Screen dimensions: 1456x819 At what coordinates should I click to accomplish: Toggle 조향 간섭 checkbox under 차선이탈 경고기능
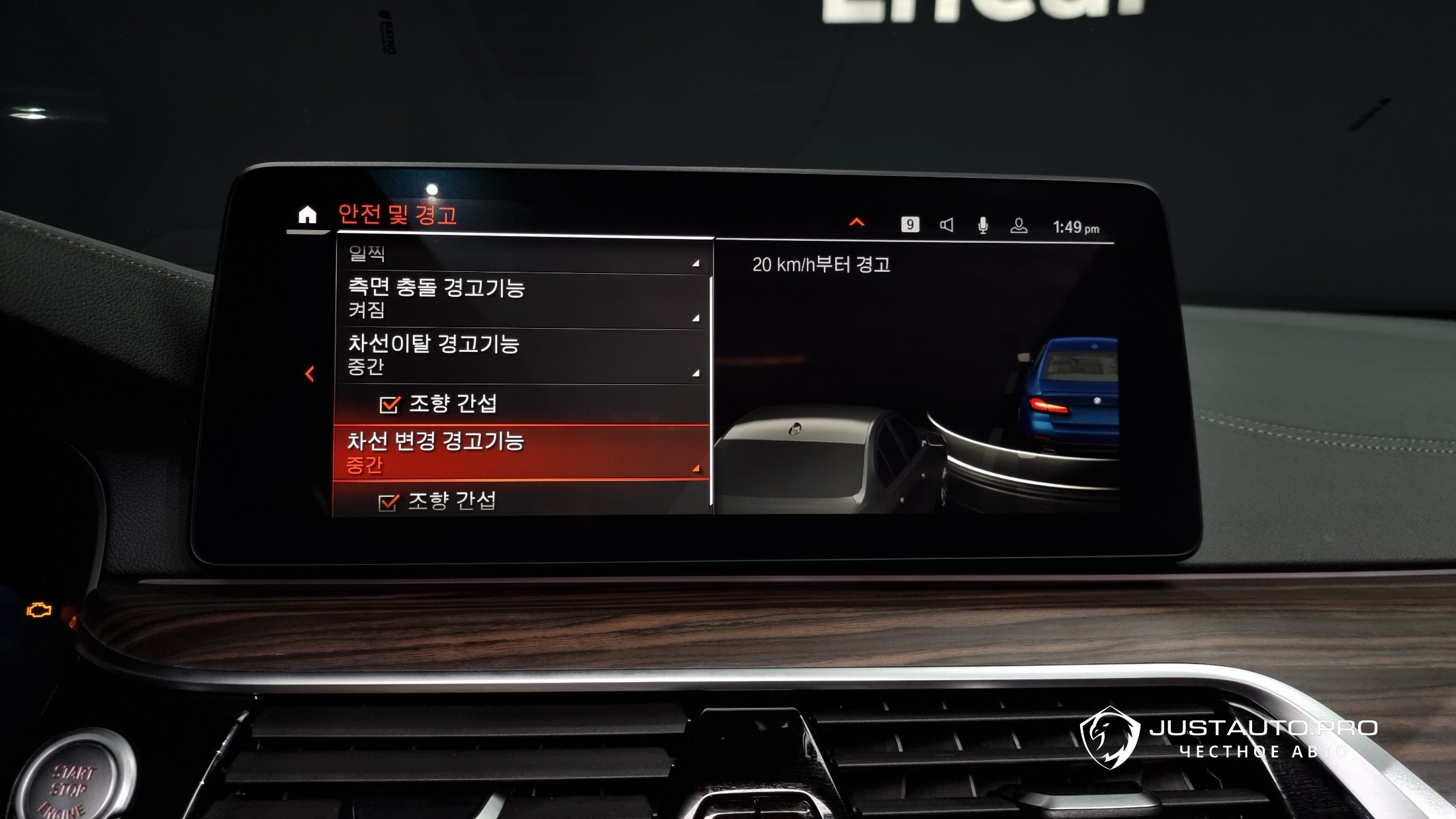point(390,404)
